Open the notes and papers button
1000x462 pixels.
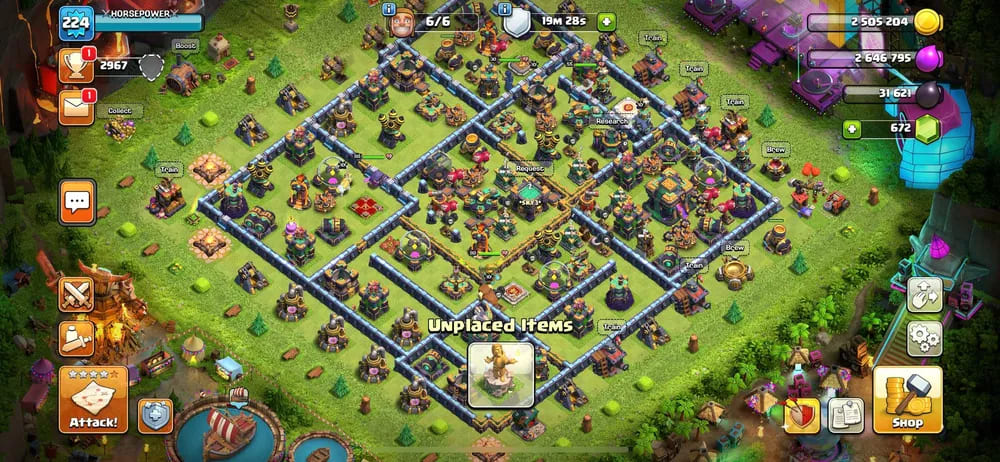point(846,413)
